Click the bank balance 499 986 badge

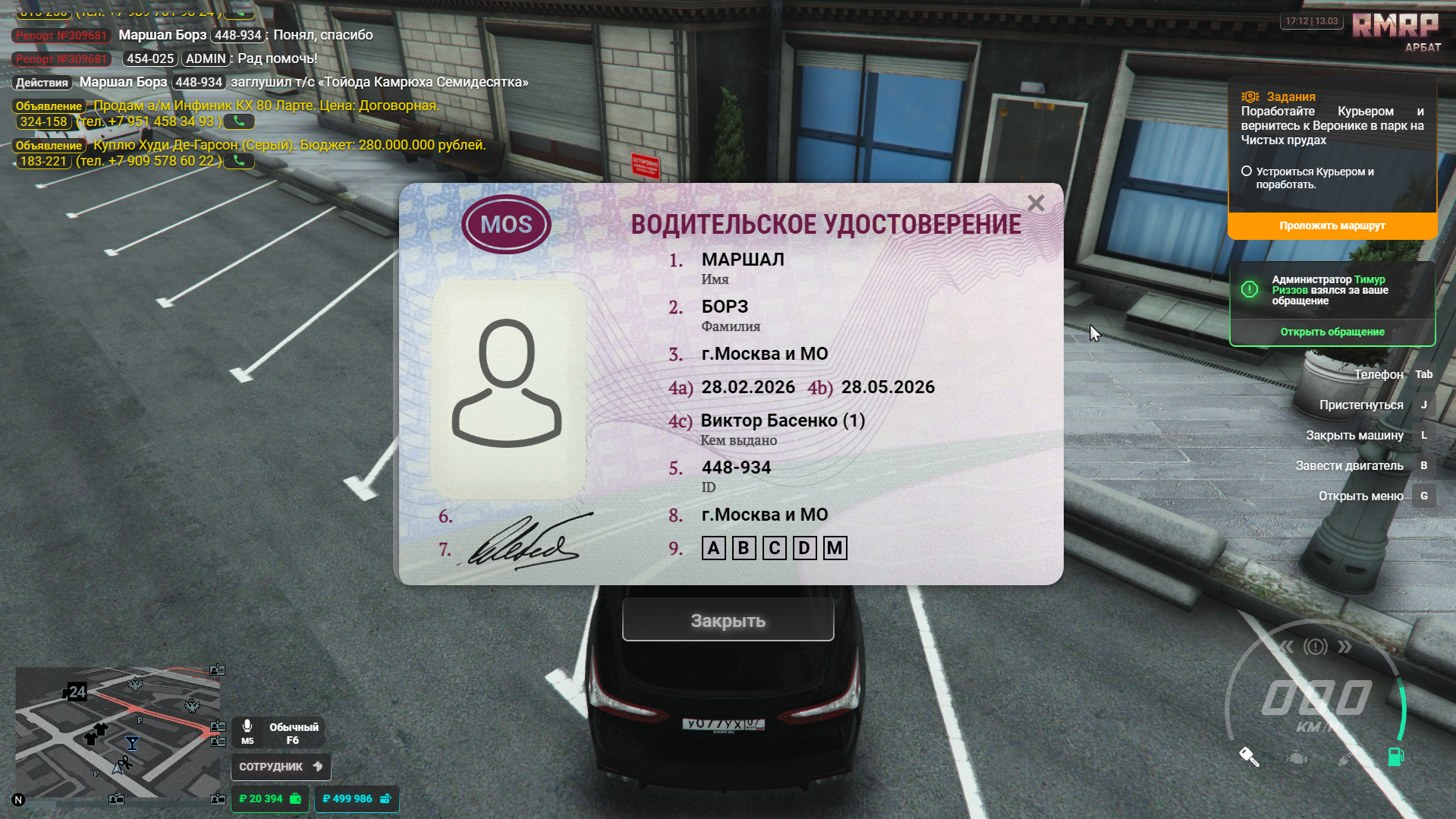pos(356,799)
